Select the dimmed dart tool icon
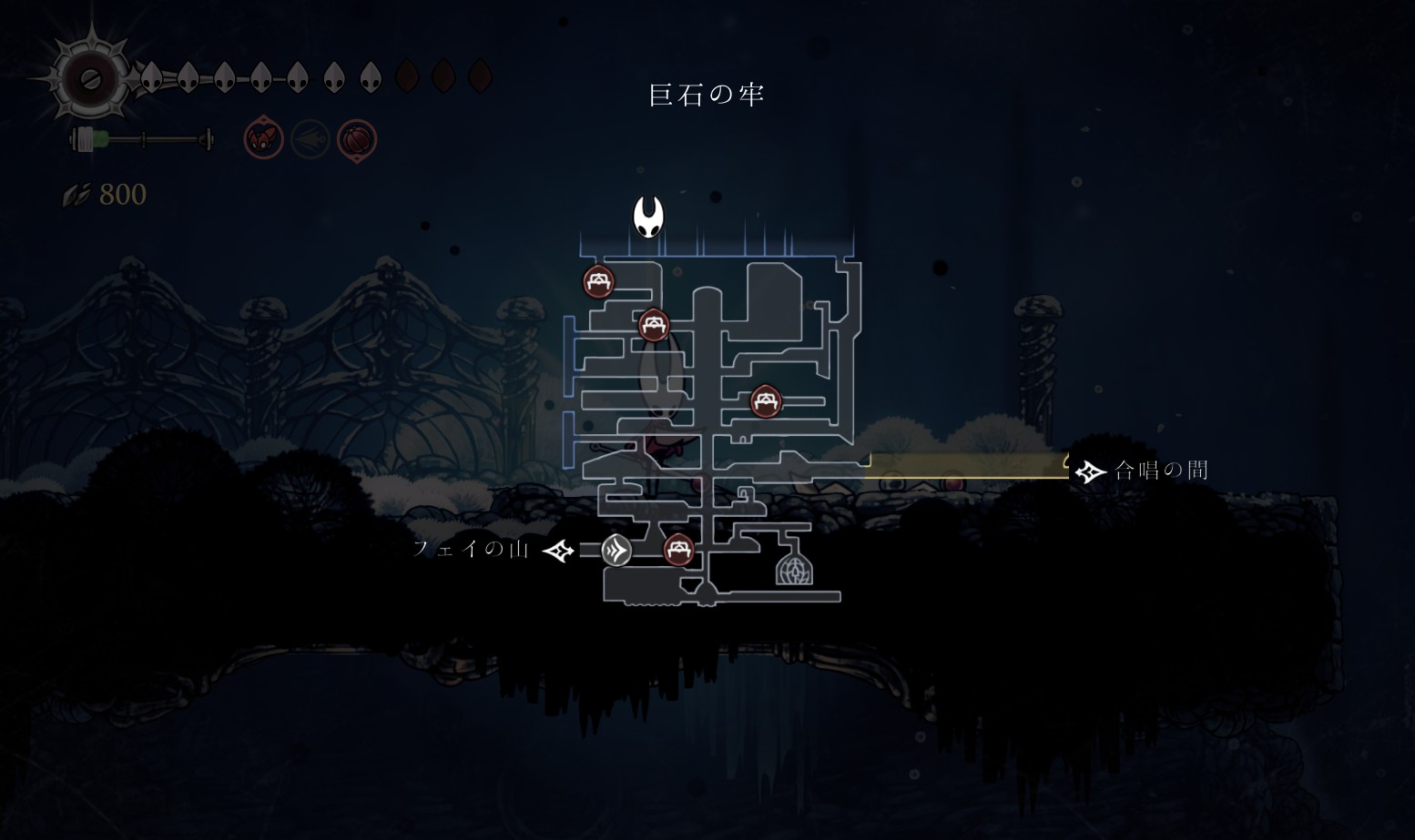 310,140
